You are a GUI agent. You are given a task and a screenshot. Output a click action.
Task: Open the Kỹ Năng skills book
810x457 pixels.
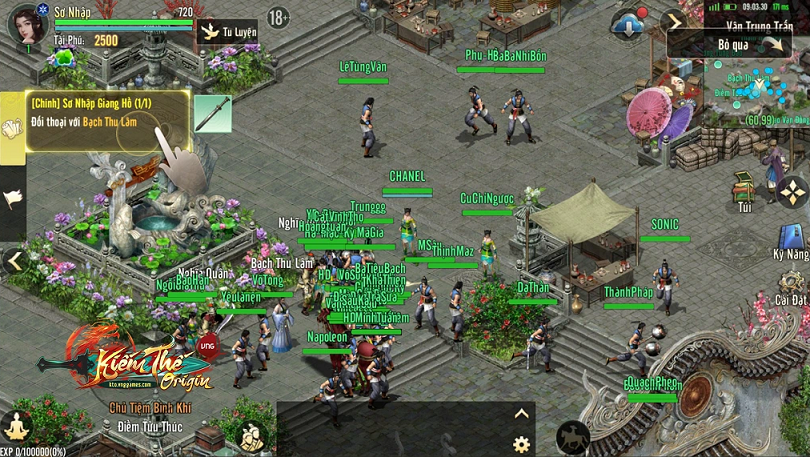pos(790,240)
